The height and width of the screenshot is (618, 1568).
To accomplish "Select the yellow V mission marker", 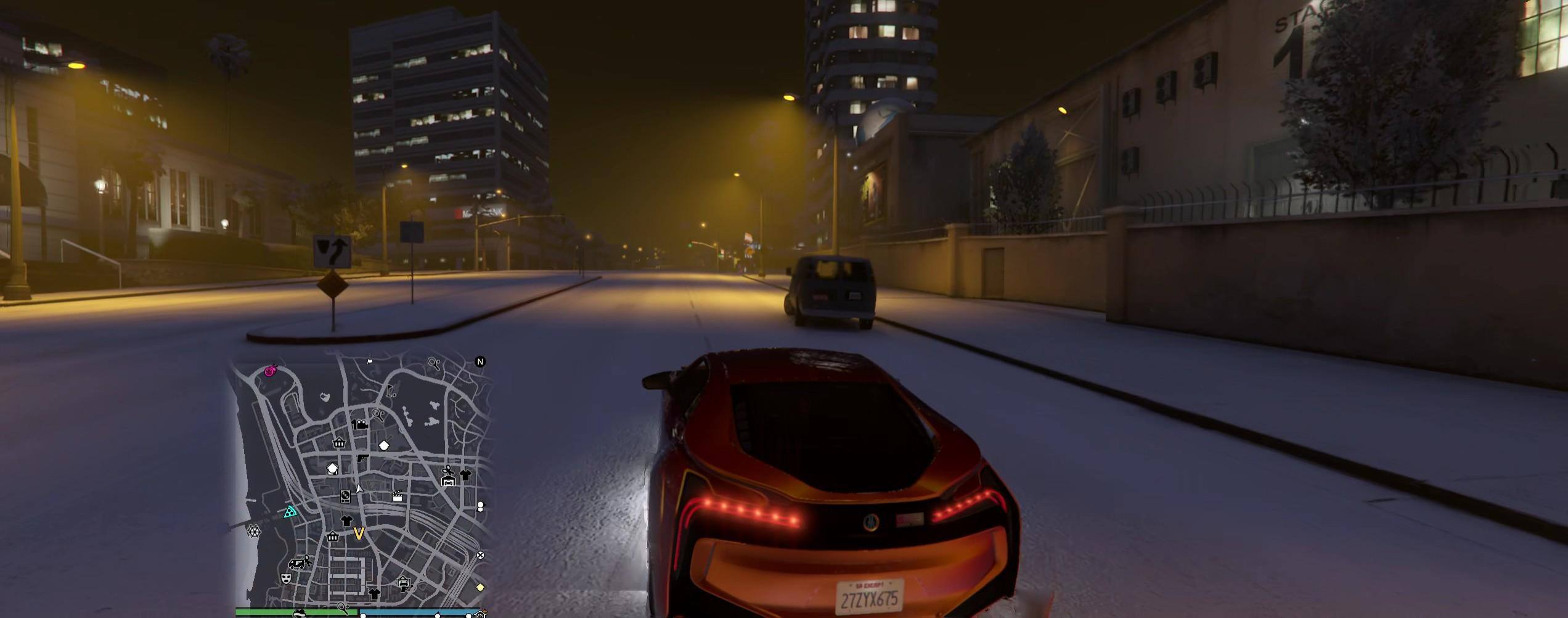I will click(359, 533).
